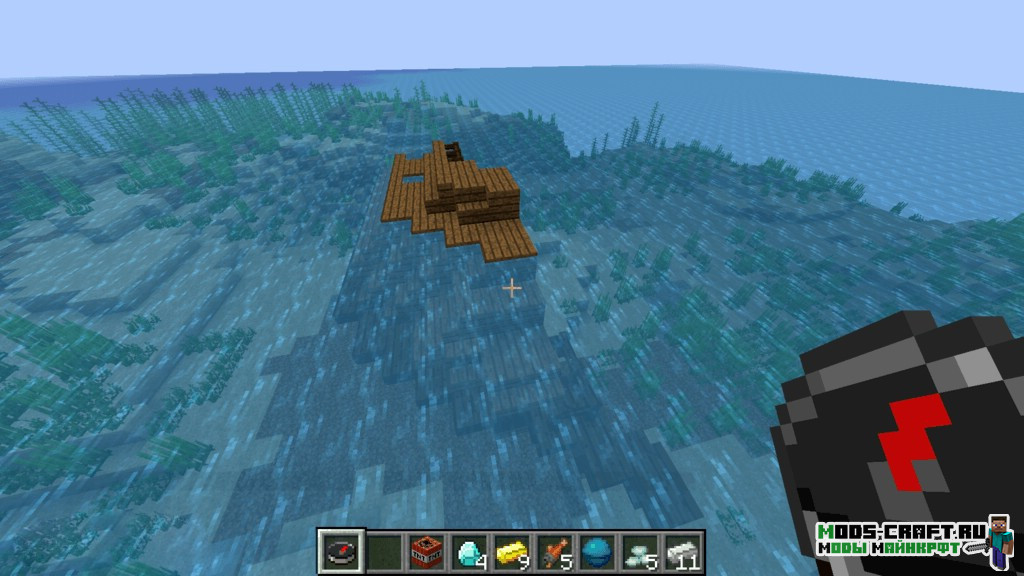Choose the diamond stack in hotbar

coord(469,551)
